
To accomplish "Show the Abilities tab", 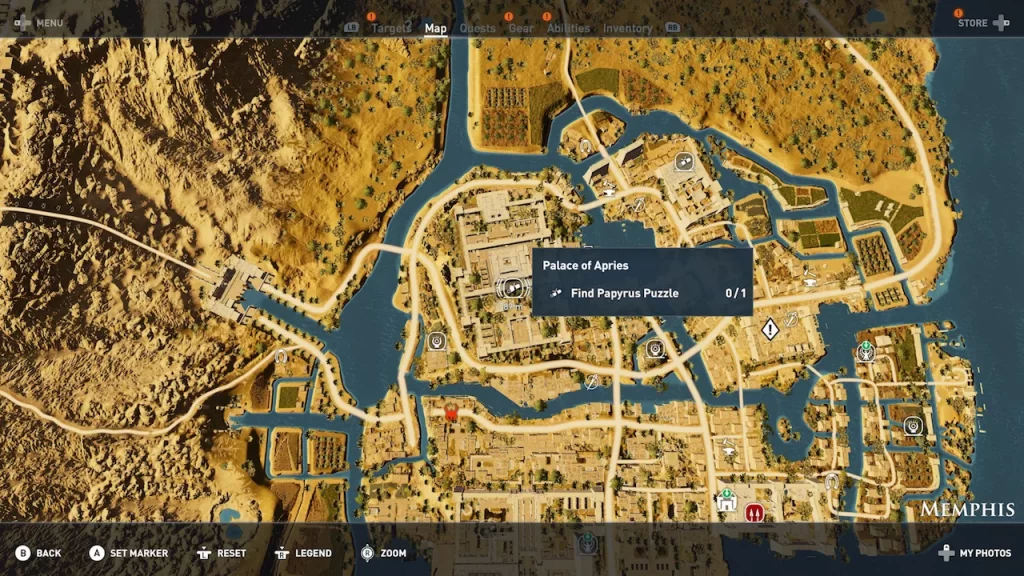I will click(568, 29).
